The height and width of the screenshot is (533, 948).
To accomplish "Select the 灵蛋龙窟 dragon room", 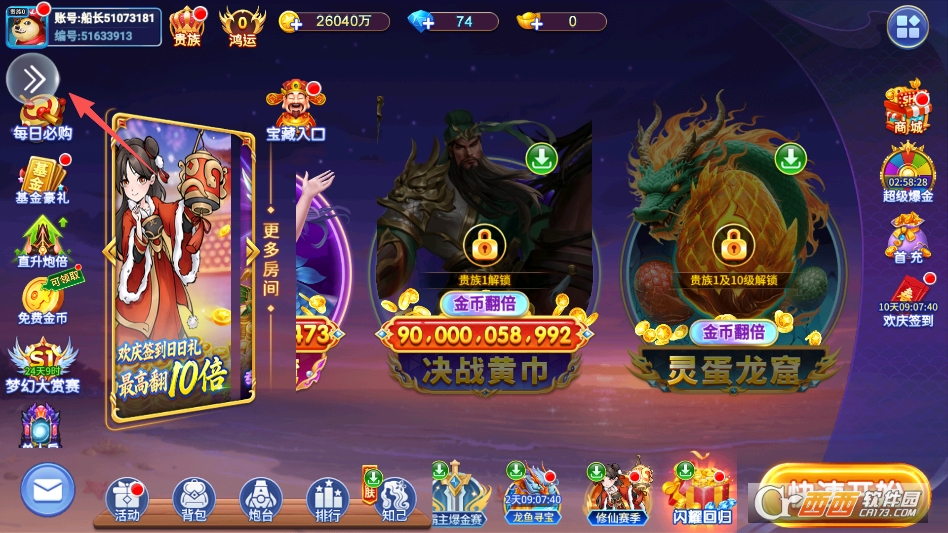I will pos(733,260).
